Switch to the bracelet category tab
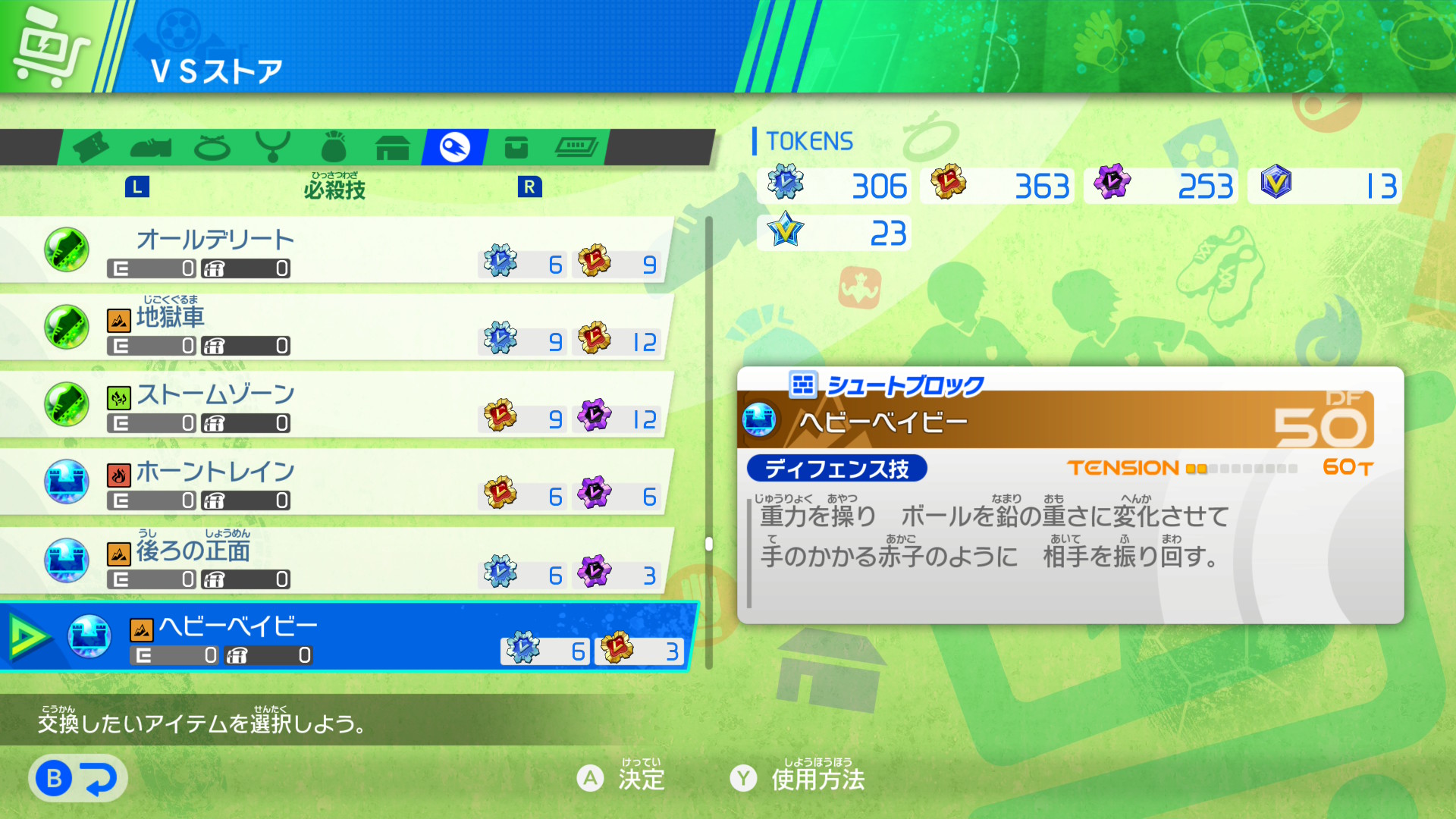The width and height of the screenshot is (1456, 819). point(212,147)
